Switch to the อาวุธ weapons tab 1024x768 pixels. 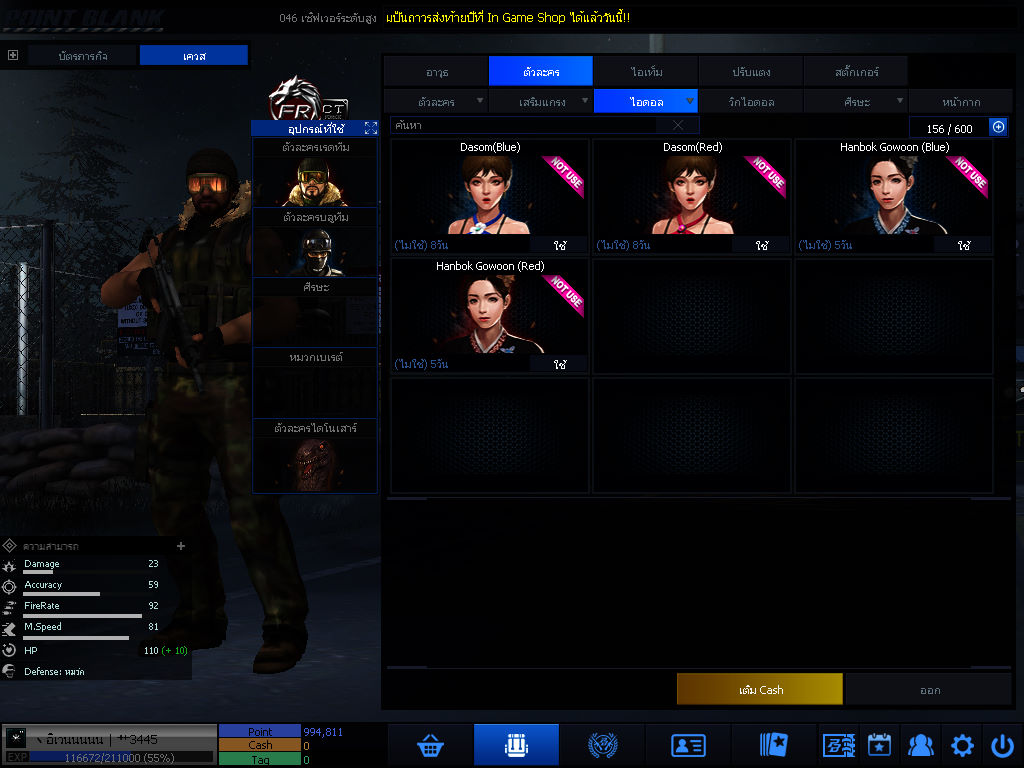click(436, 72)
